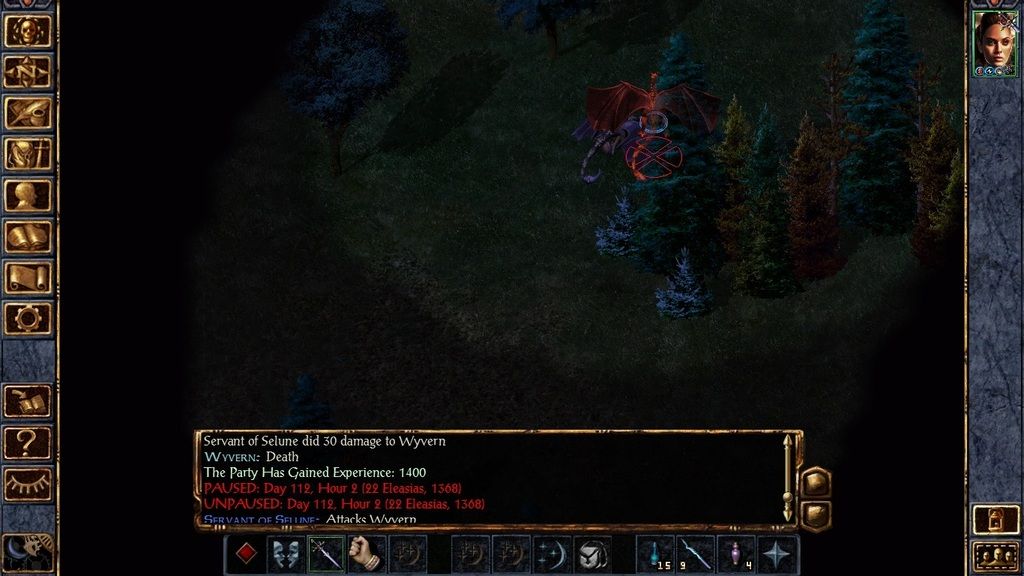Select the fist weapon slot
1024x576 pixels.
(x=367, y=554)
